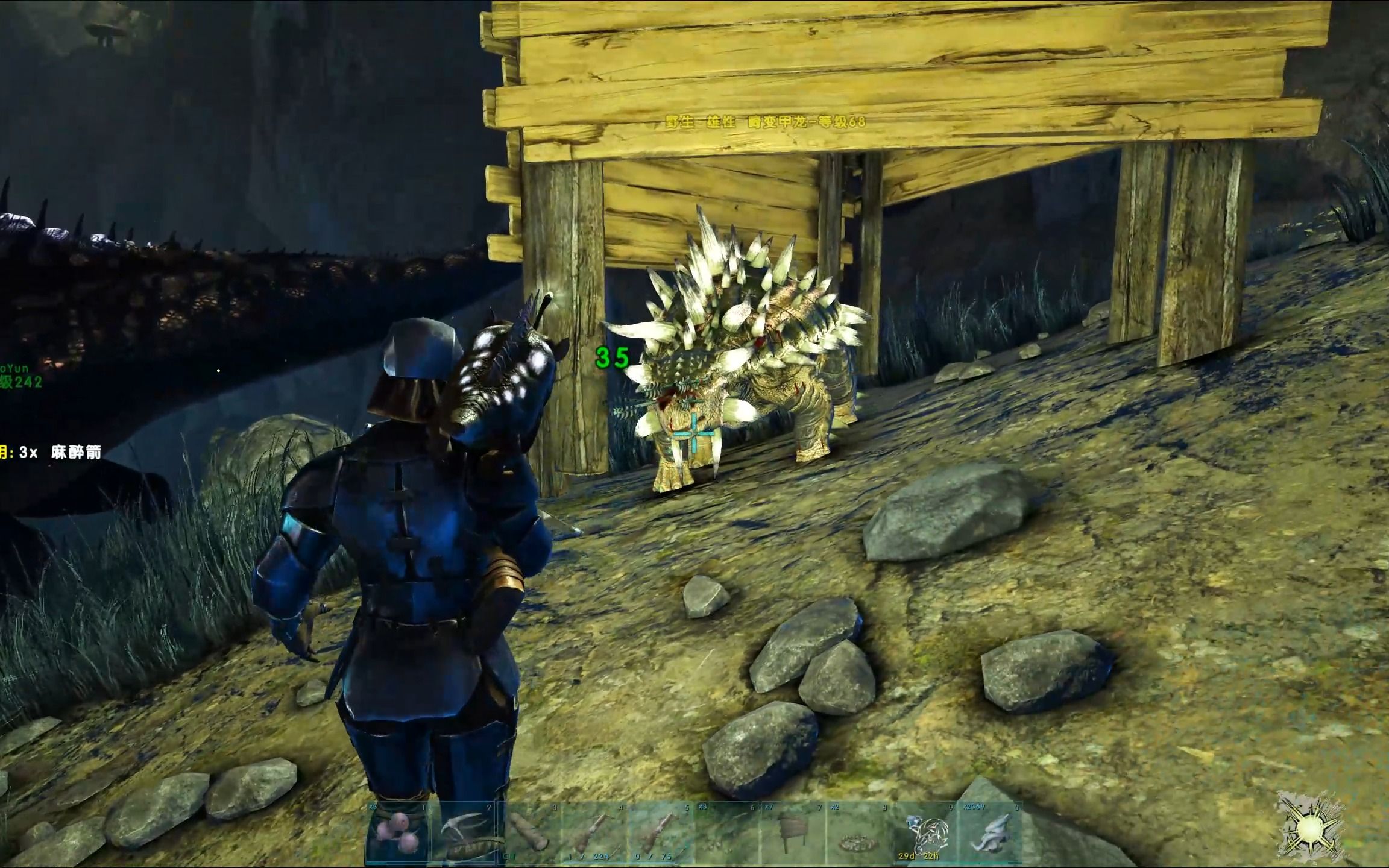The height and width of the screenshot is (868, 1389).
Task: Select the wooden club slot
Action: coord(529,833)
